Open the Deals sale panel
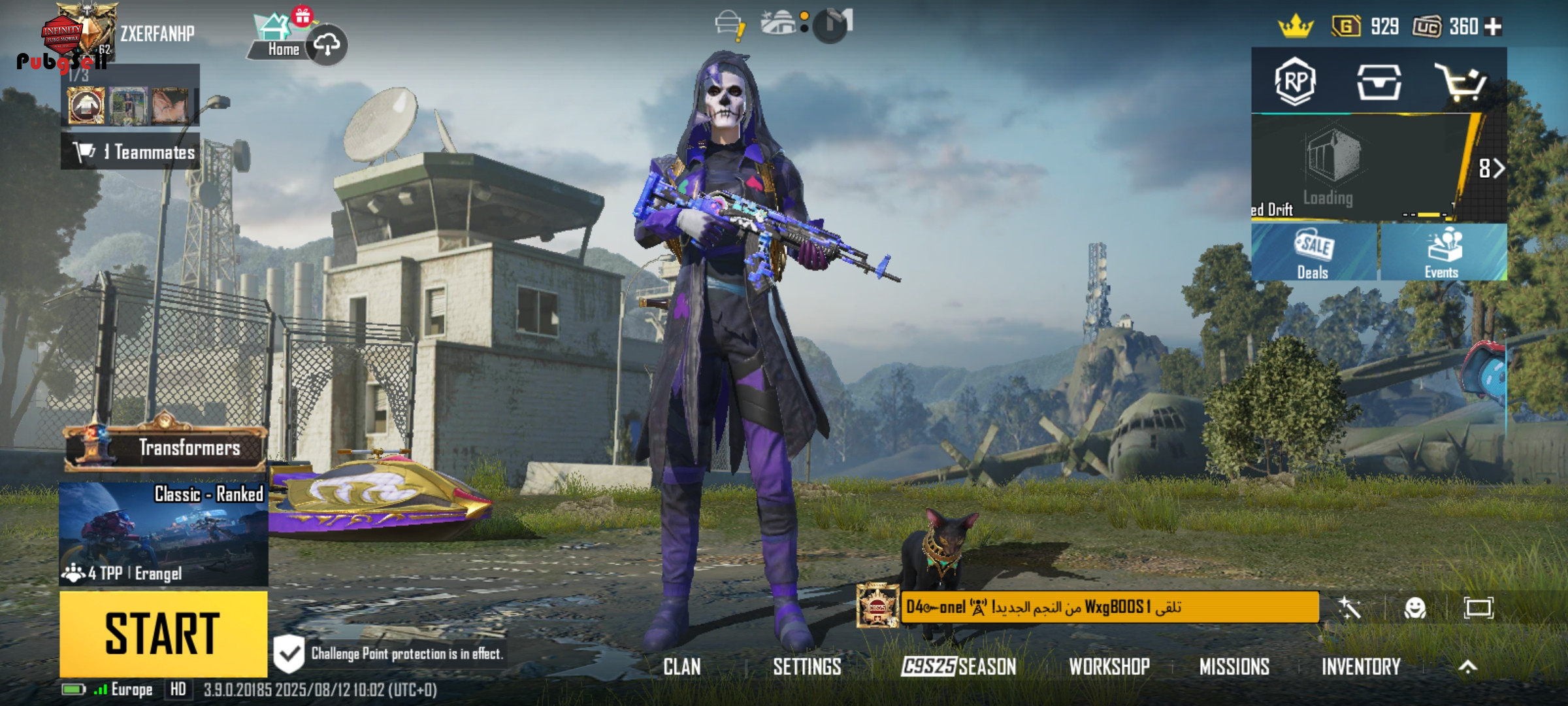Image resolution: width=1568 pixels, height=706 pixels. [x=1313, y=253]
